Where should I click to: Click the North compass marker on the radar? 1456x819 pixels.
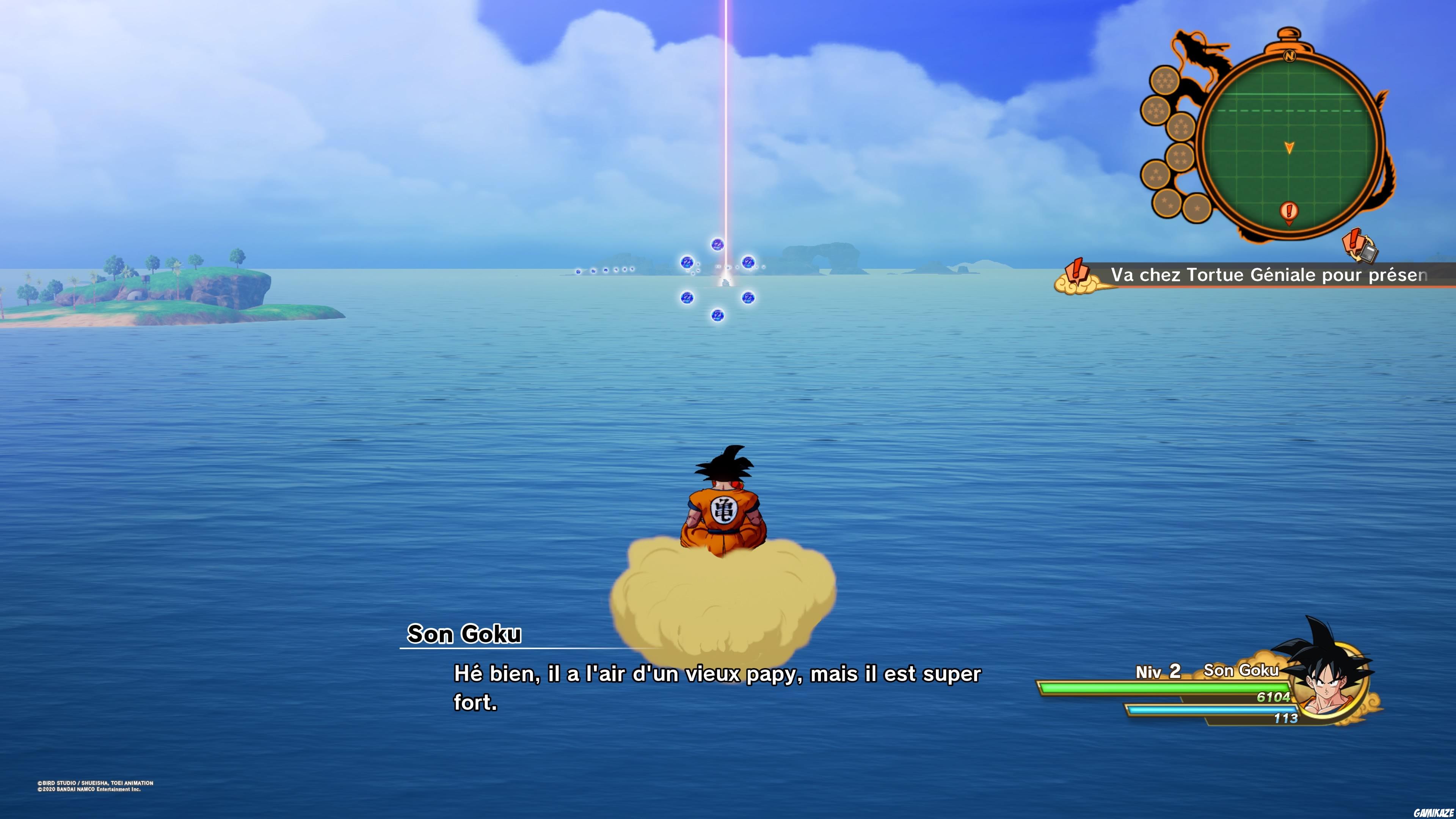(1290, 56)
